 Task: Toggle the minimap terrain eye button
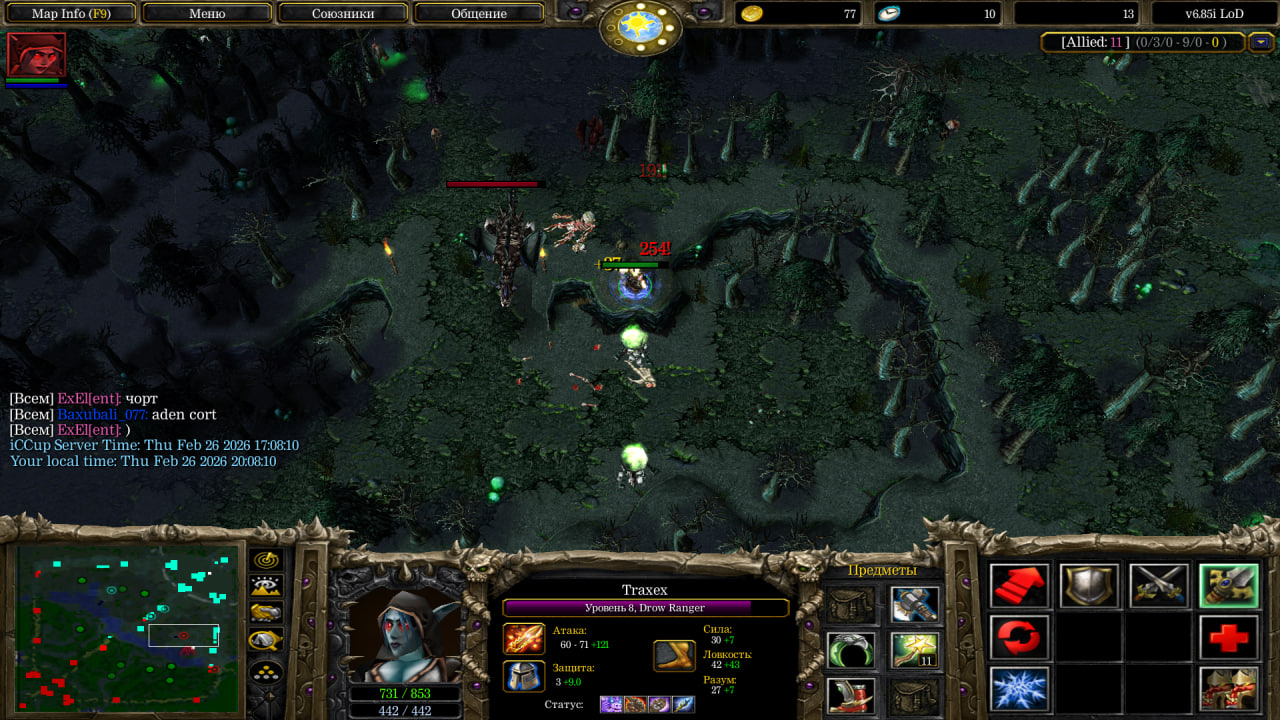tap(266, 587)
